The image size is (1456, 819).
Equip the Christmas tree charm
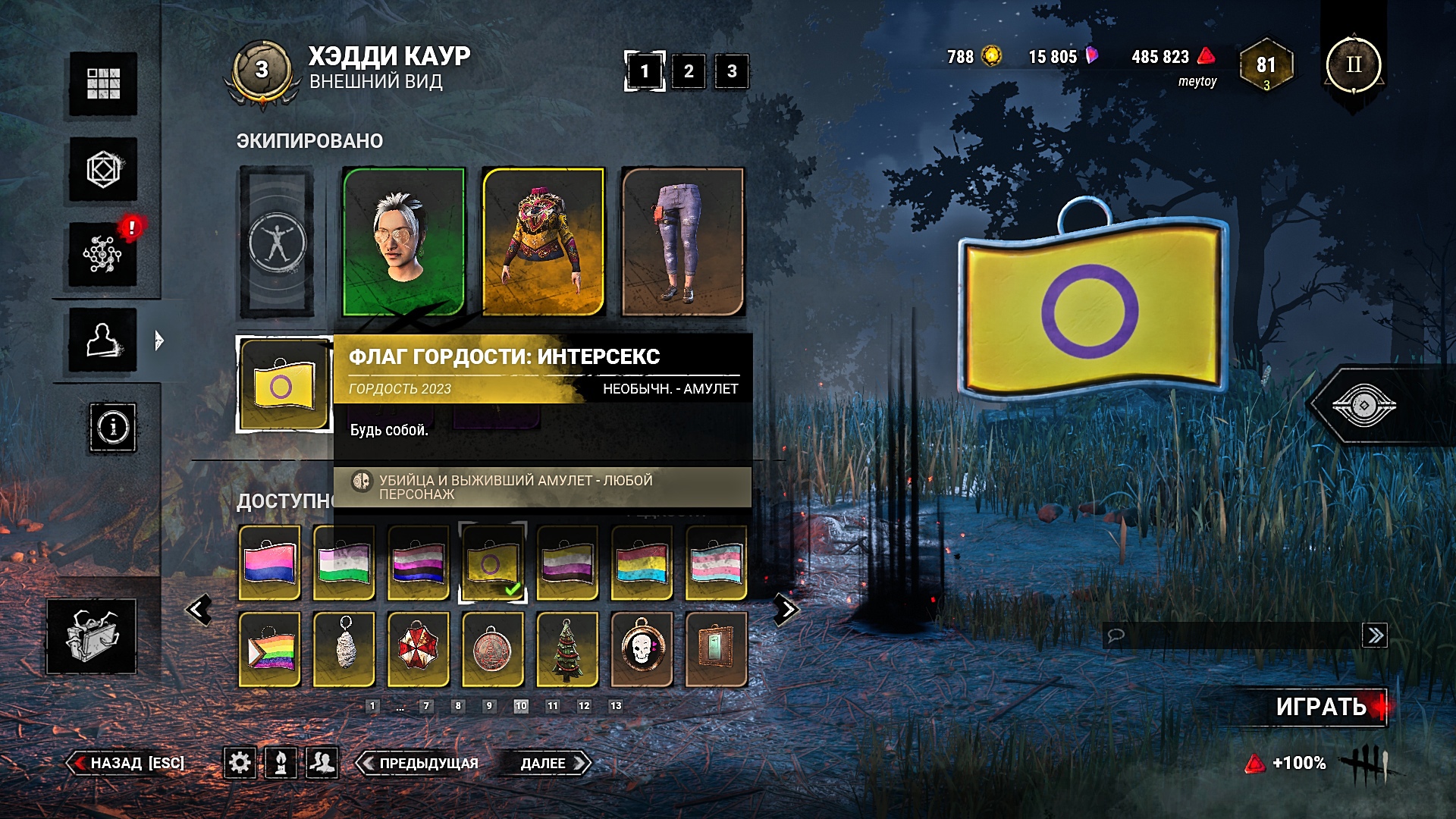[567, 649]
